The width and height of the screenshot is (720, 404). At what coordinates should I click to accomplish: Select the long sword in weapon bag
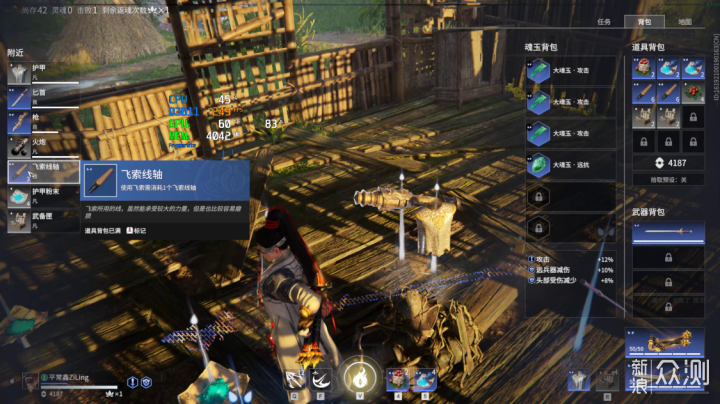tap(669, 230)
